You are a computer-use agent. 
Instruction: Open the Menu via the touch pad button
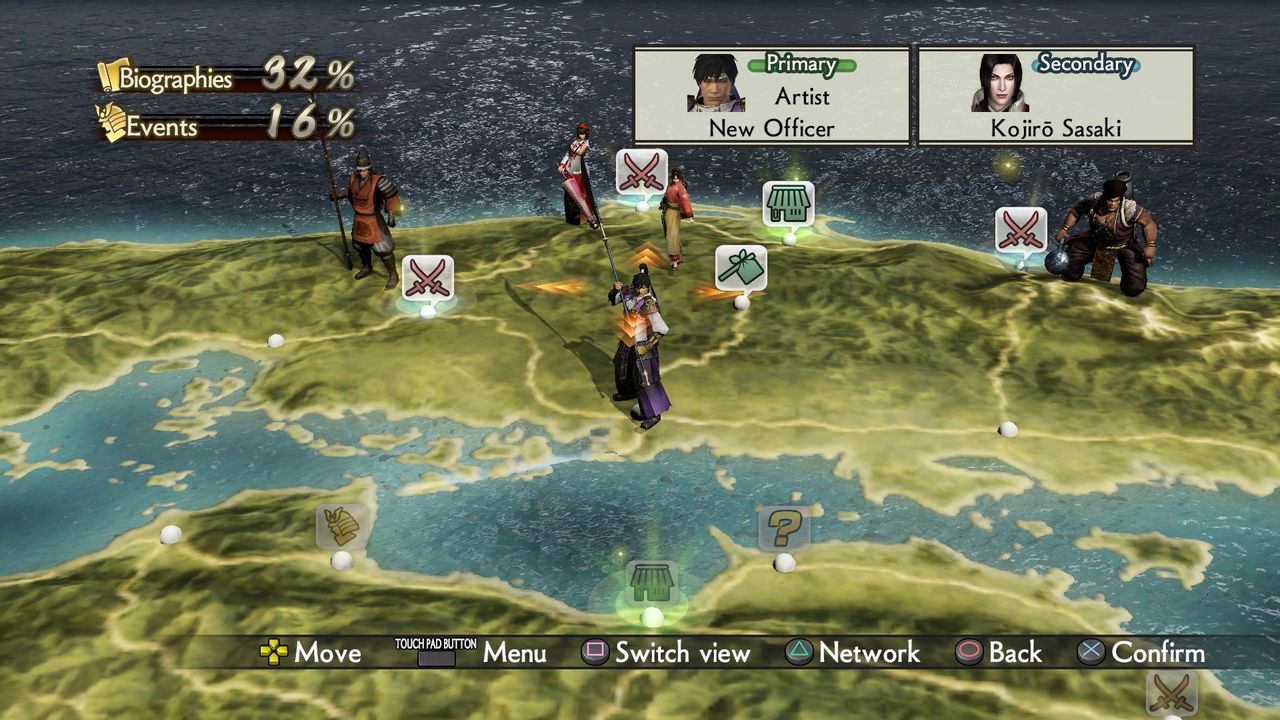coord(437,653)
